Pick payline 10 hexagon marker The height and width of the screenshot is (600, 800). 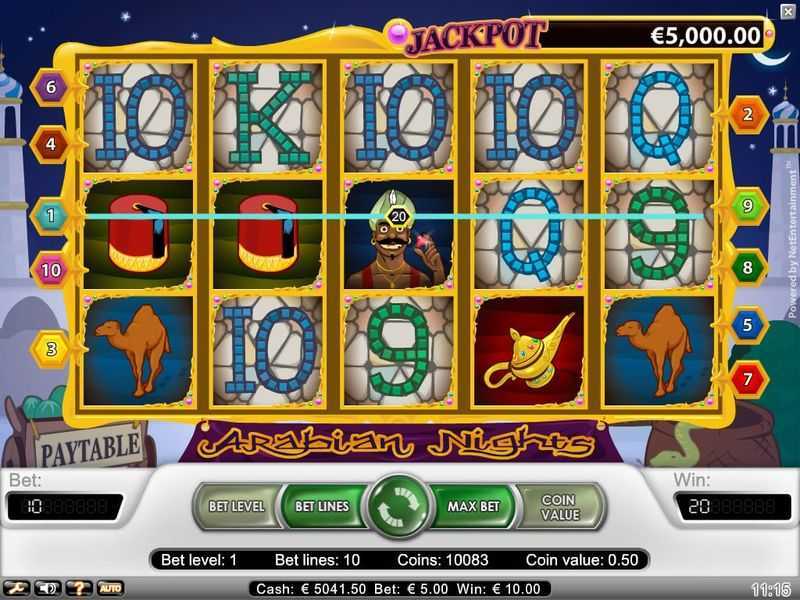click(x=50, y=269)
